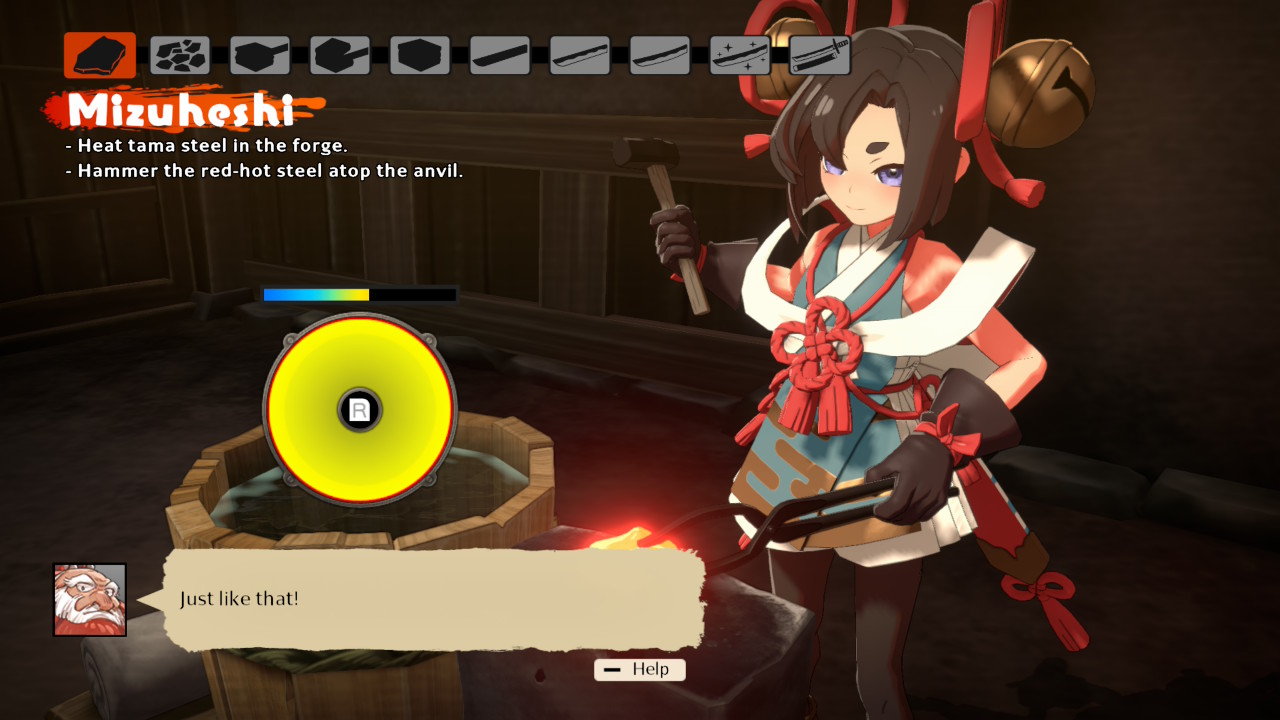Select the finished katana with hilt icon
1280x720 pixels.
[x=820, y=55]
